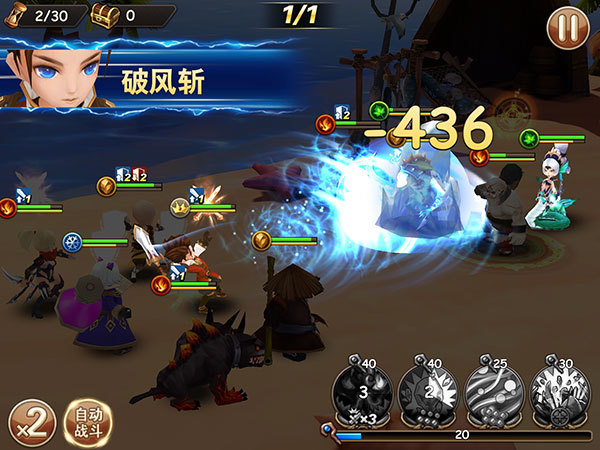
Task: Pause the battle with the pause button
Action: [x=567, y=28]
